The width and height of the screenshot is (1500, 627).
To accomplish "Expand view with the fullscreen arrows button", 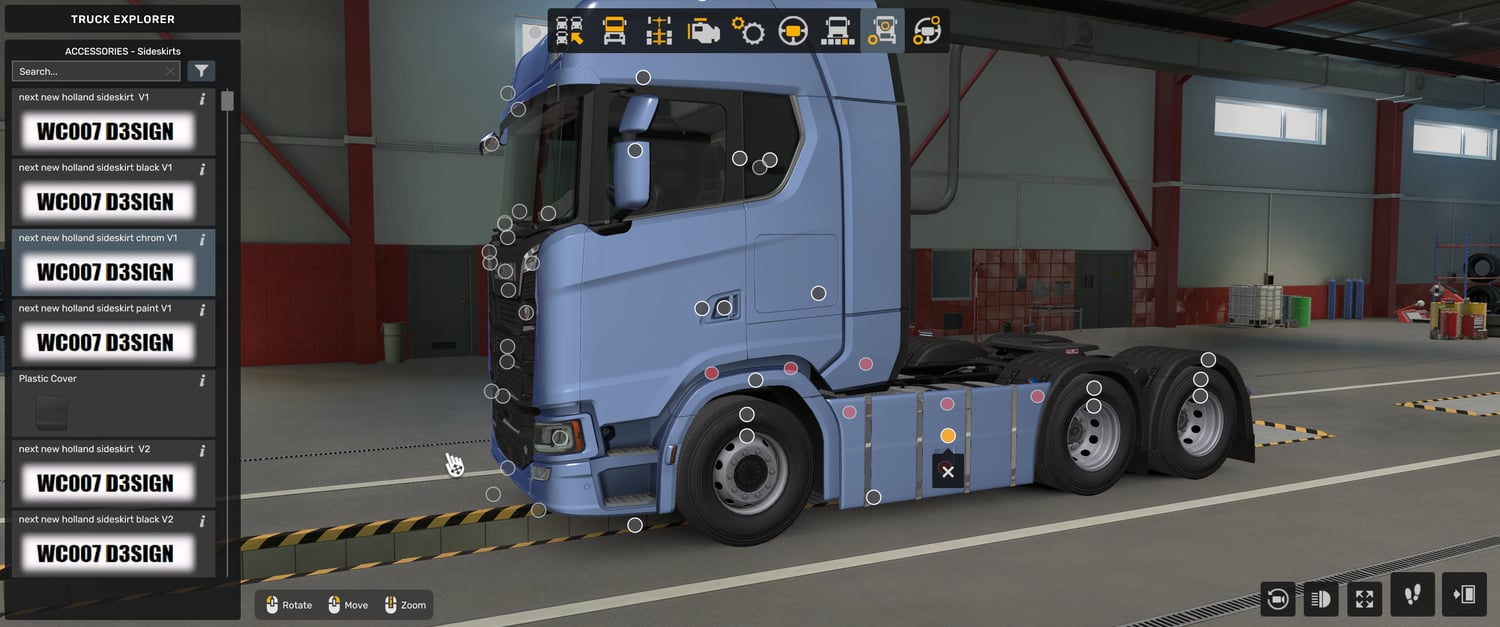I will tap(1364, 598).
